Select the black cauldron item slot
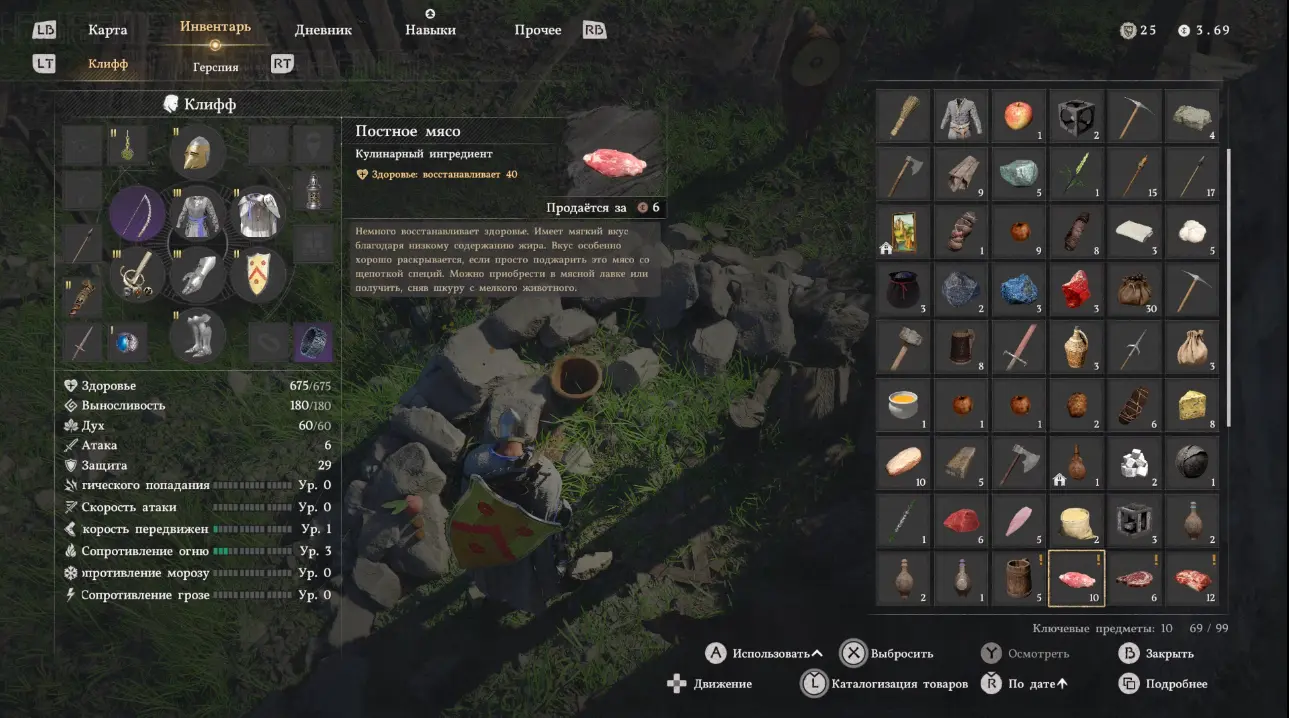 click(903, 290)
